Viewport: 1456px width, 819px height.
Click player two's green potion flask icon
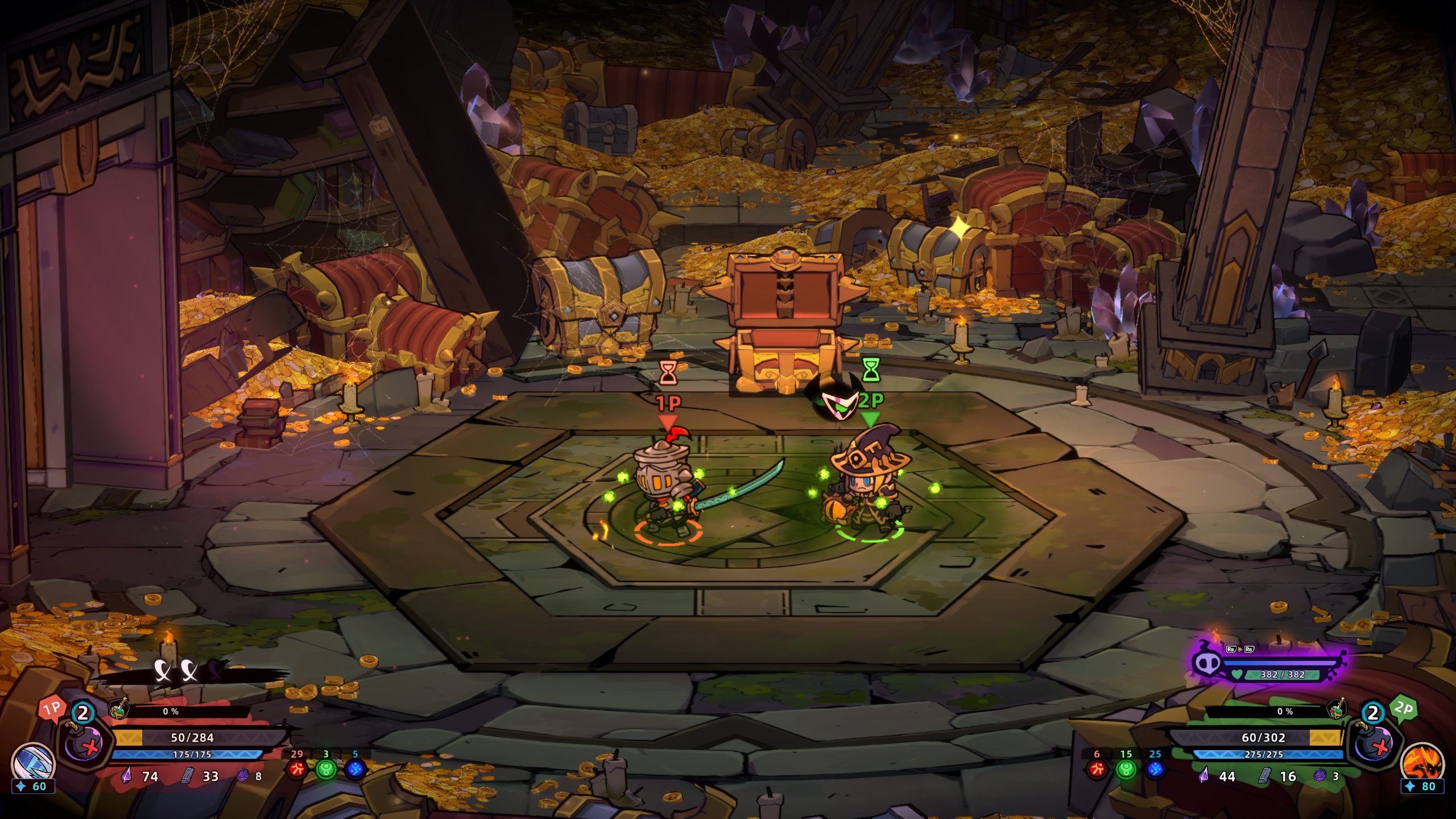[x=1337, y=710]
